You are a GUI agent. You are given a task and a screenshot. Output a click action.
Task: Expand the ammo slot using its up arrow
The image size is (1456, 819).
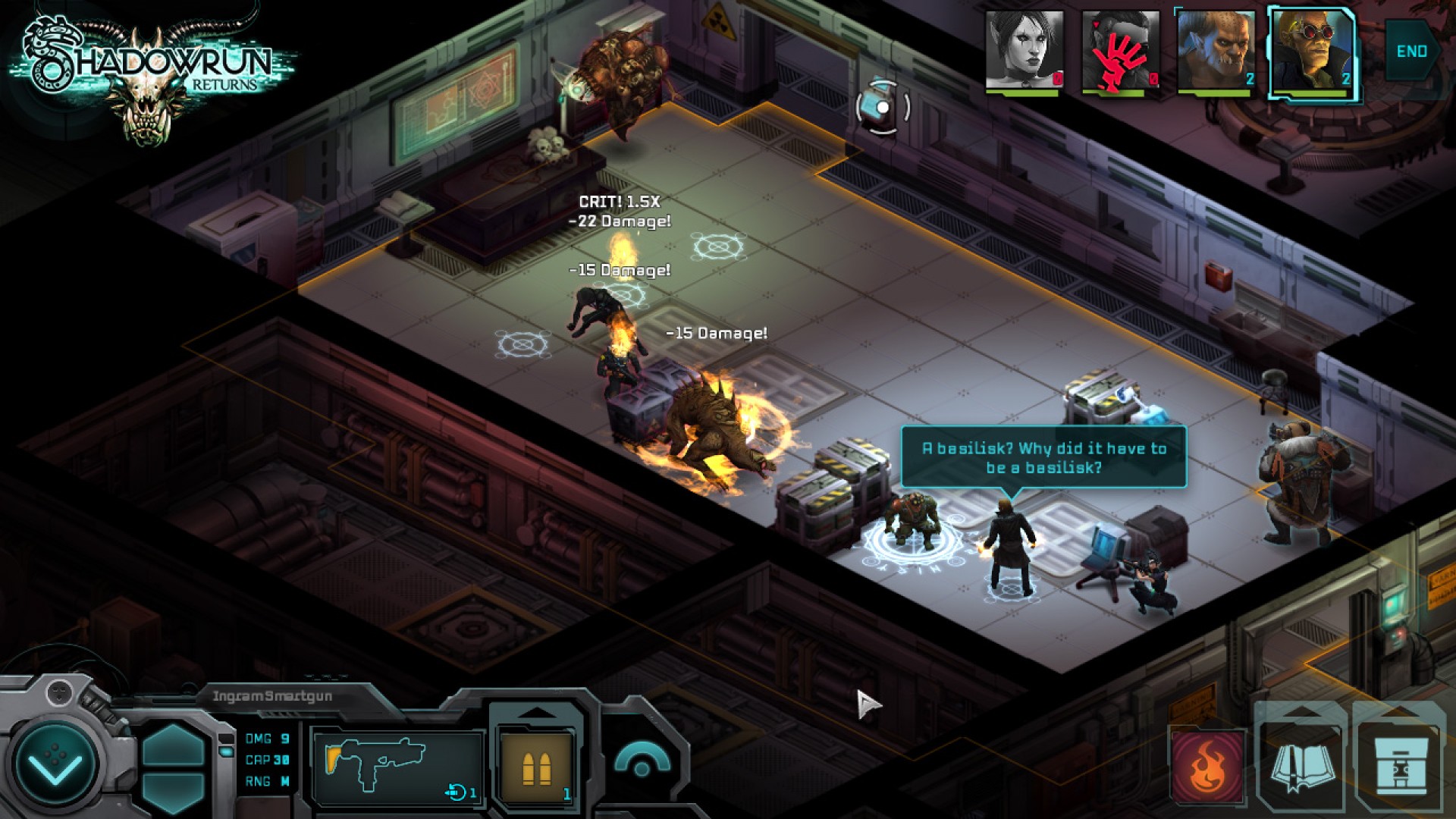(x=538, y=713)
